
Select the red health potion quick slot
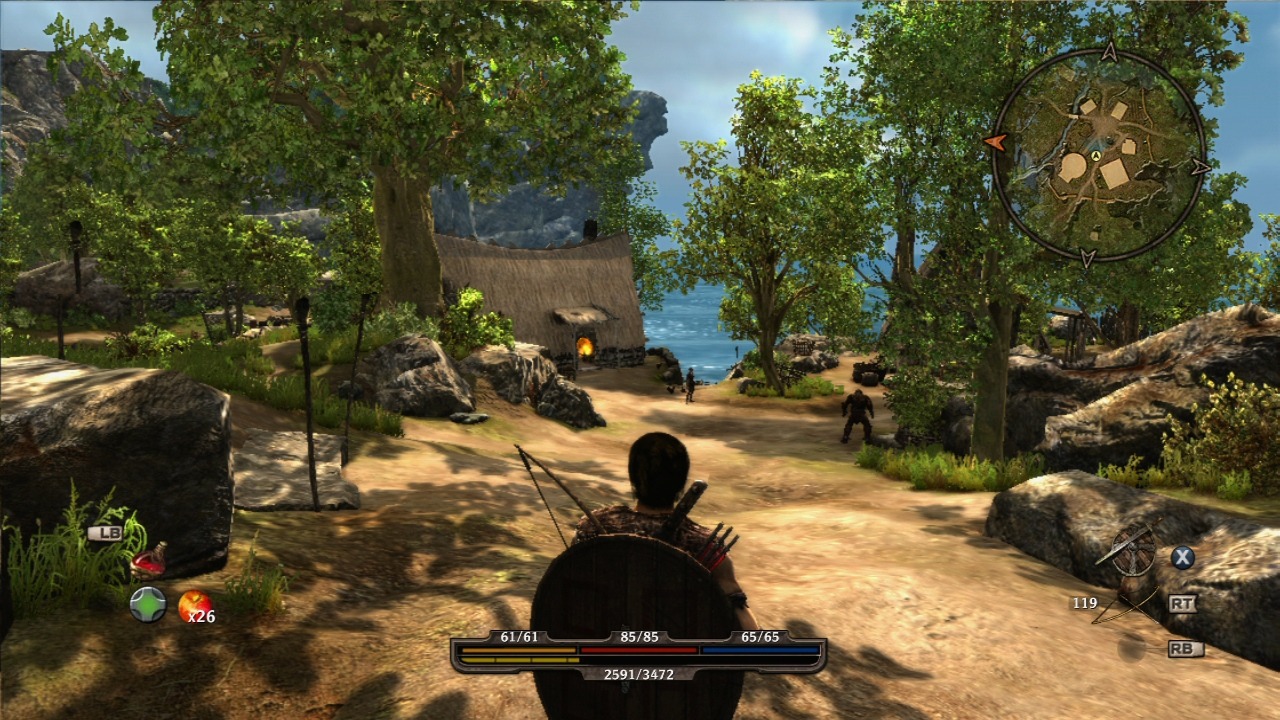click(x=149, y=558)
